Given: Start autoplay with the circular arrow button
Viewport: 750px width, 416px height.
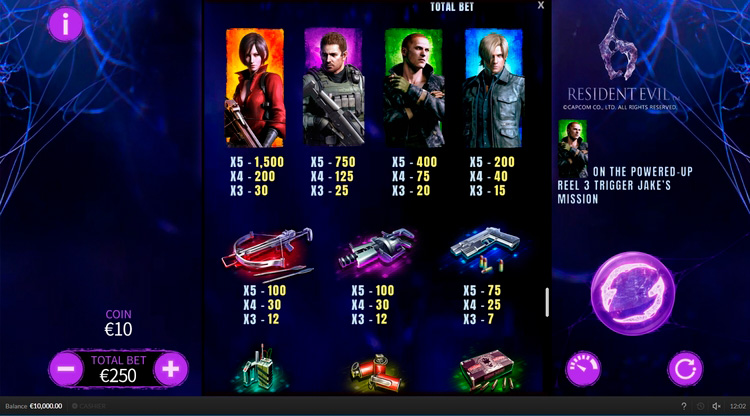Looking at the screenshot, I should (685, 368).
